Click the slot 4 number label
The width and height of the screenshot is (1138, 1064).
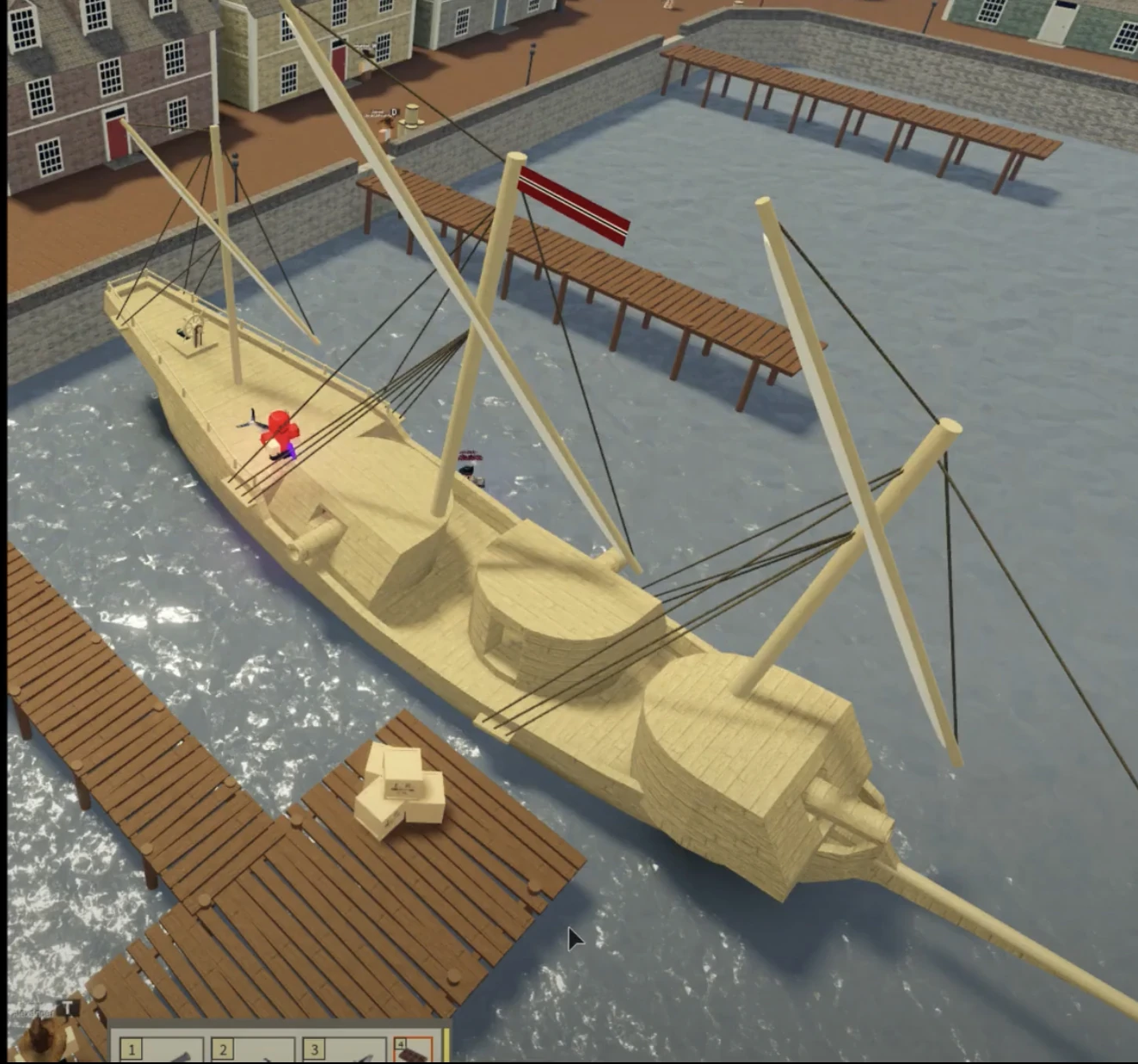(x=402, y=1042)
